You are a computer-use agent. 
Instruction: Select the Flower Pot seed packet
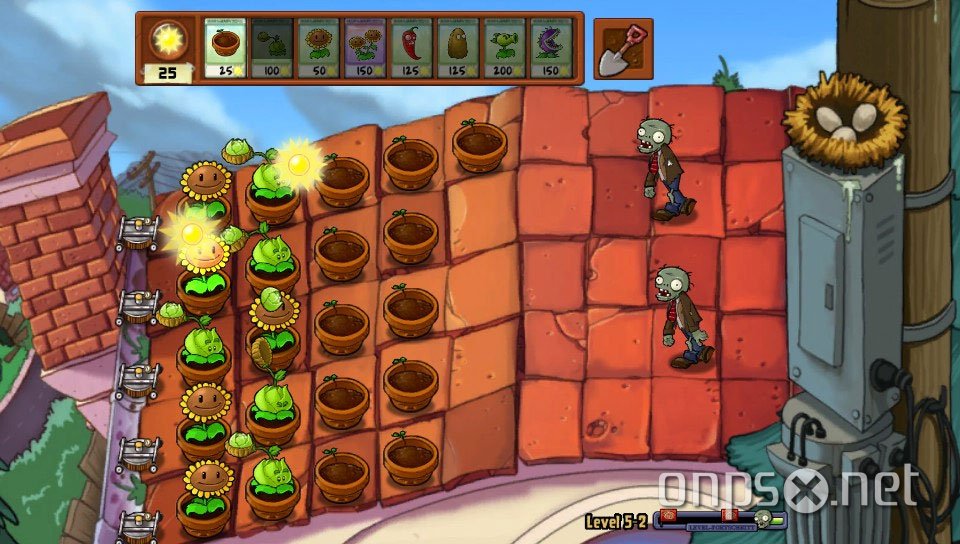(225, 47)
